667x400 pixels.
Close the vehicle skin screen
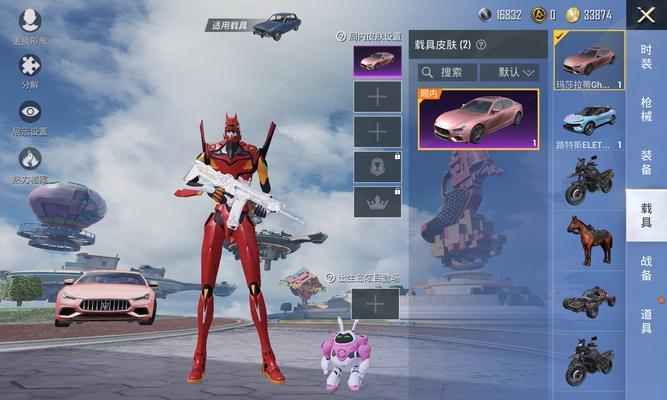click(x=645, y=15)
